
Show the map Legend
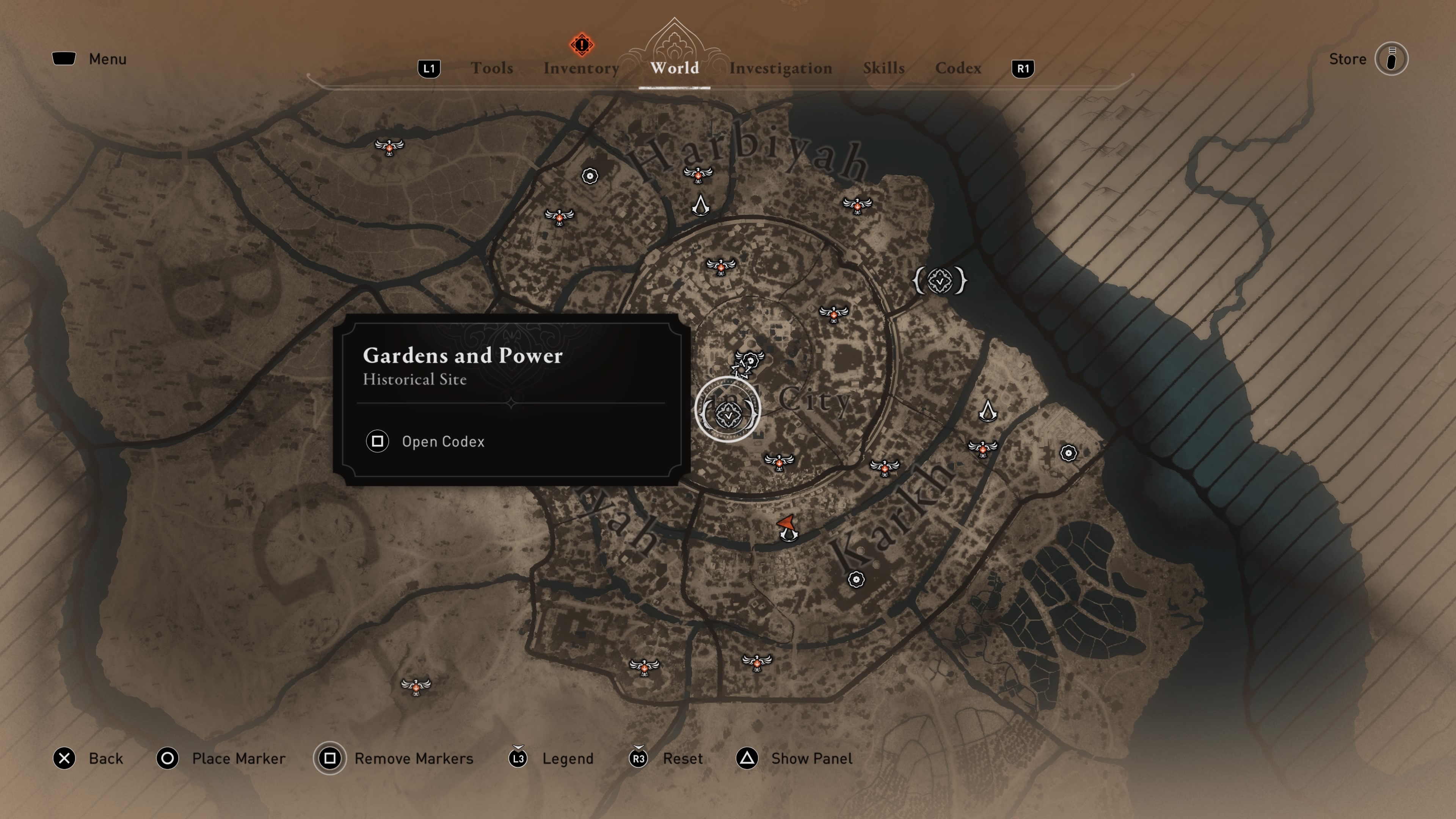tap(567, 758)
